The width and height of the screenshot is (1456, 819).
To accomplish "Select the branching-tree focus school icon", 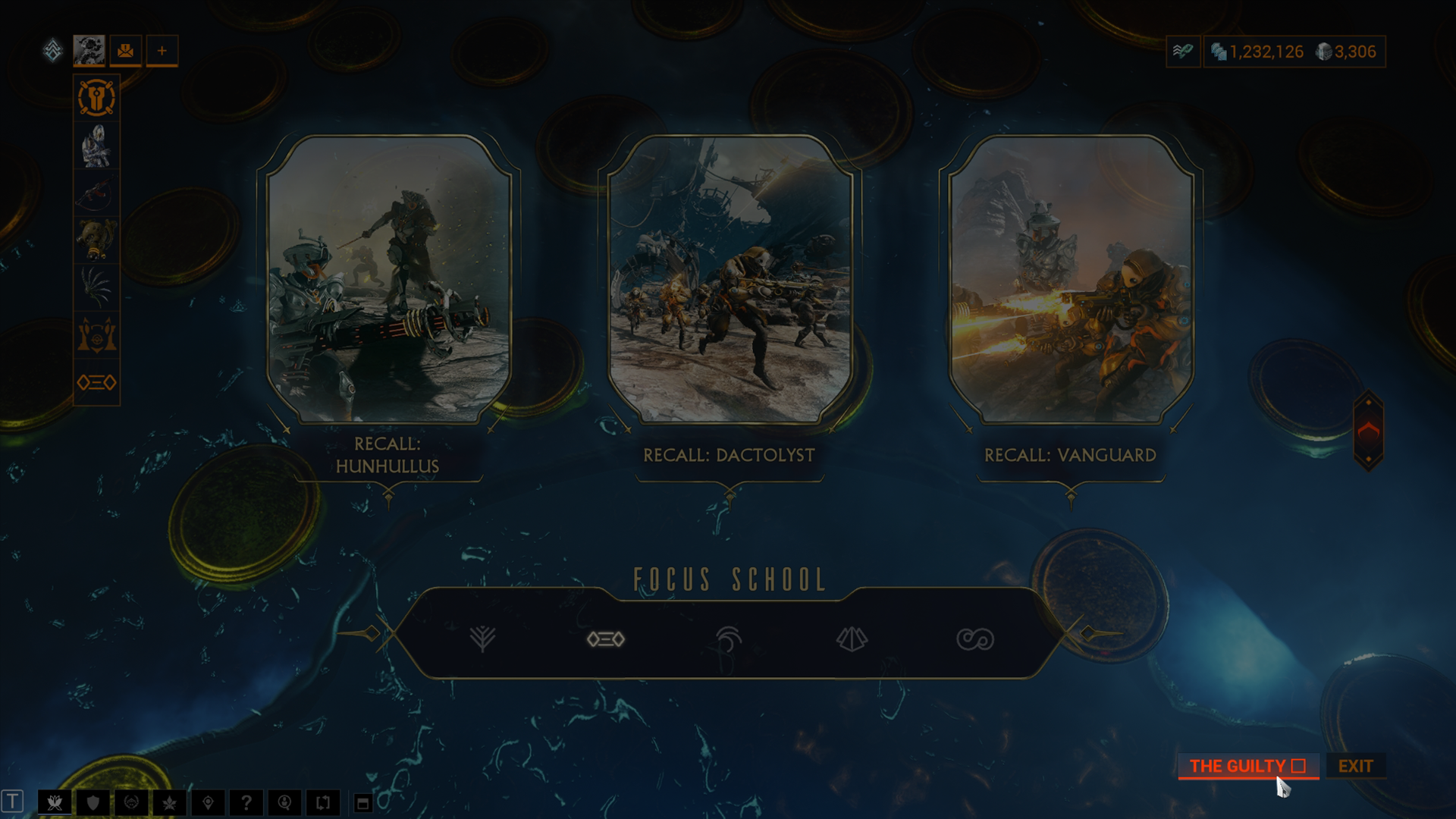I will tap(482, 639).
